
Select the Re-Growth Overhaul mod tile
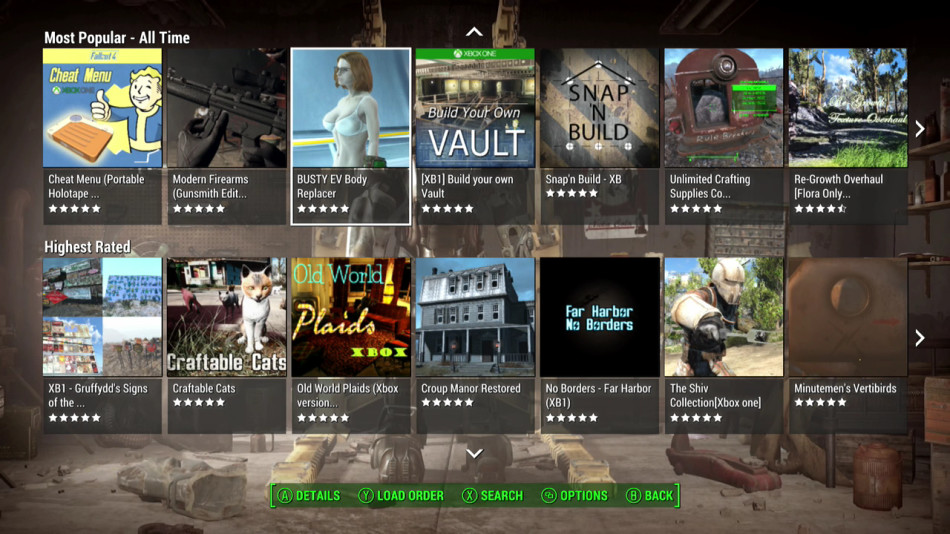click(x=847, y=135)
